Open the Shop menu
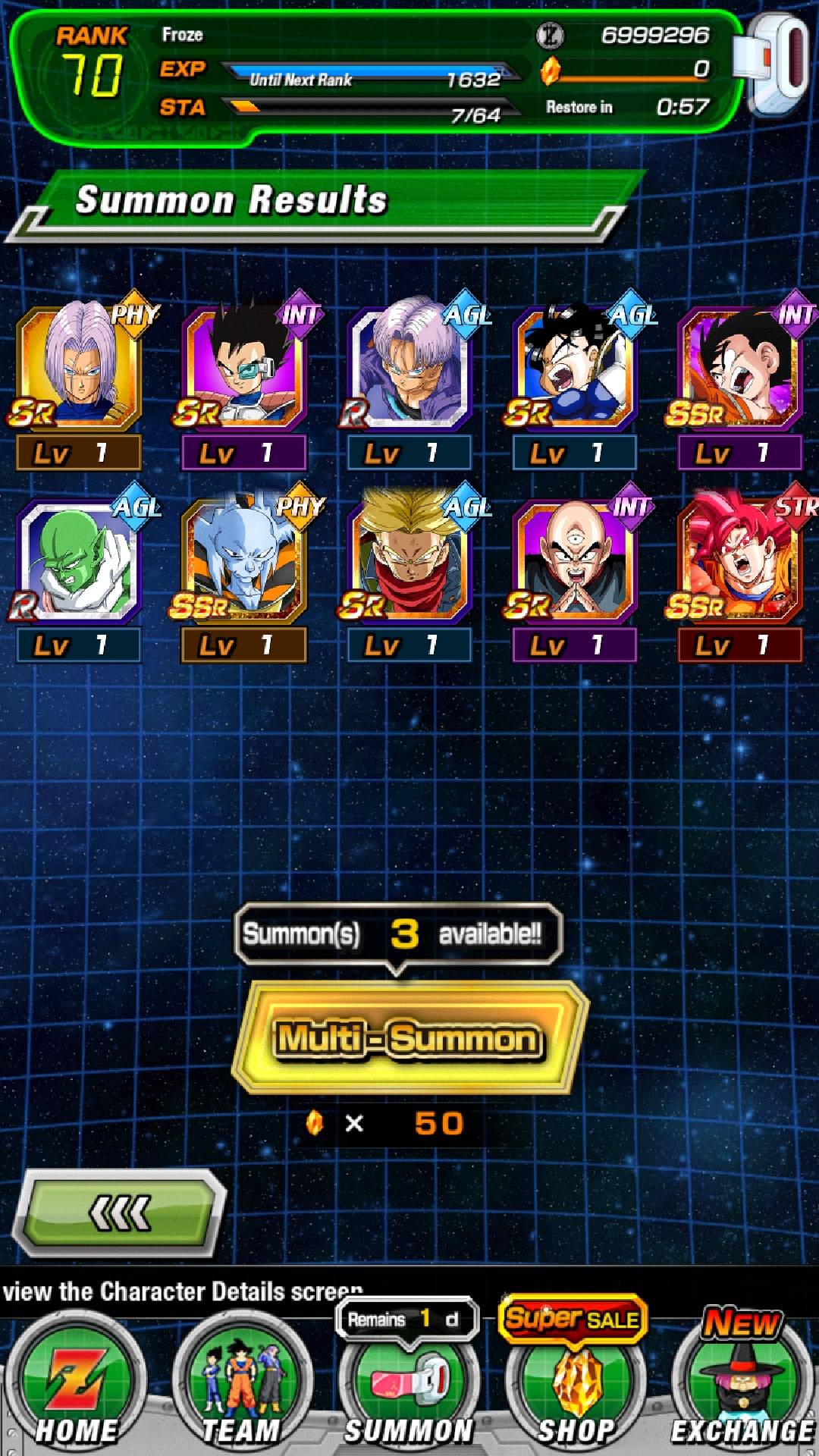The image size is (819, 1456). click(576, 1388)
